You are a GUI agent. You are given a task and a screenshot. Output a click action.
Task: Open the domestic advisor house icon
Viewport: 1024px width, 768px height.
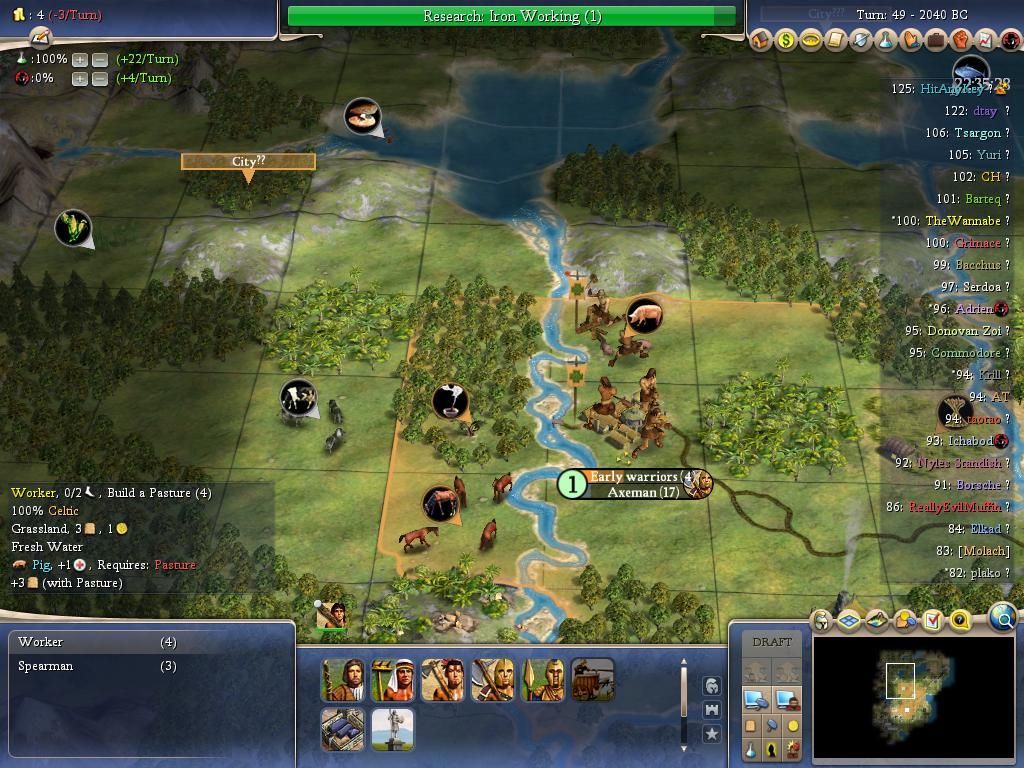coord(761,41)
